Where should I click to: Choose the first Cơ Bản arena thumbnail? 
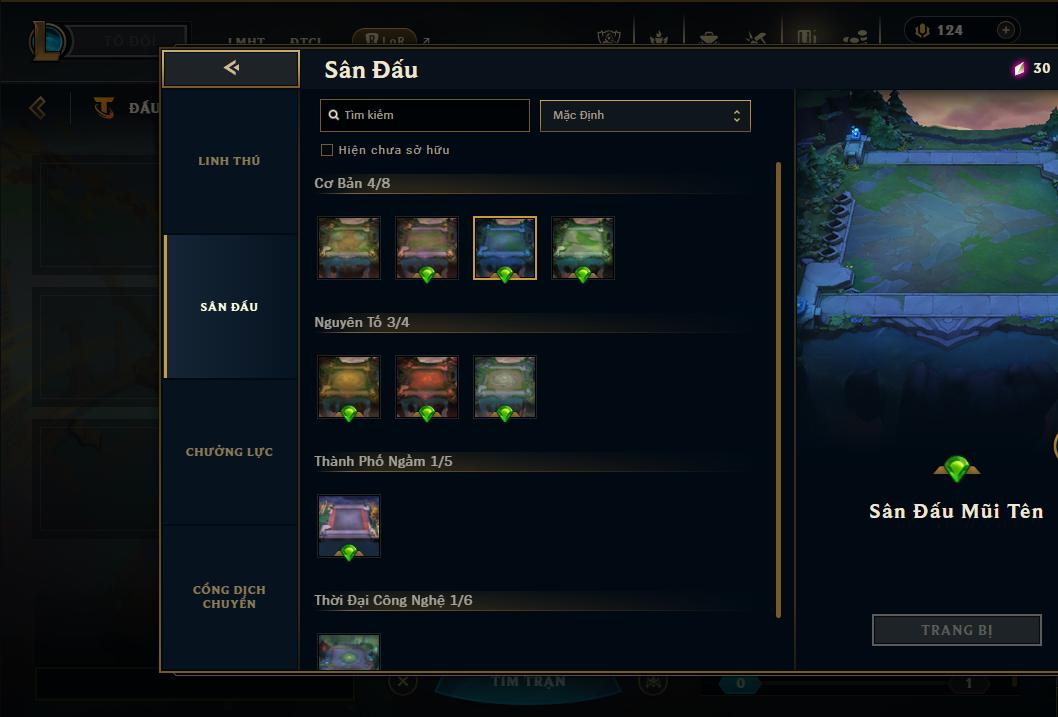[349, 248]
